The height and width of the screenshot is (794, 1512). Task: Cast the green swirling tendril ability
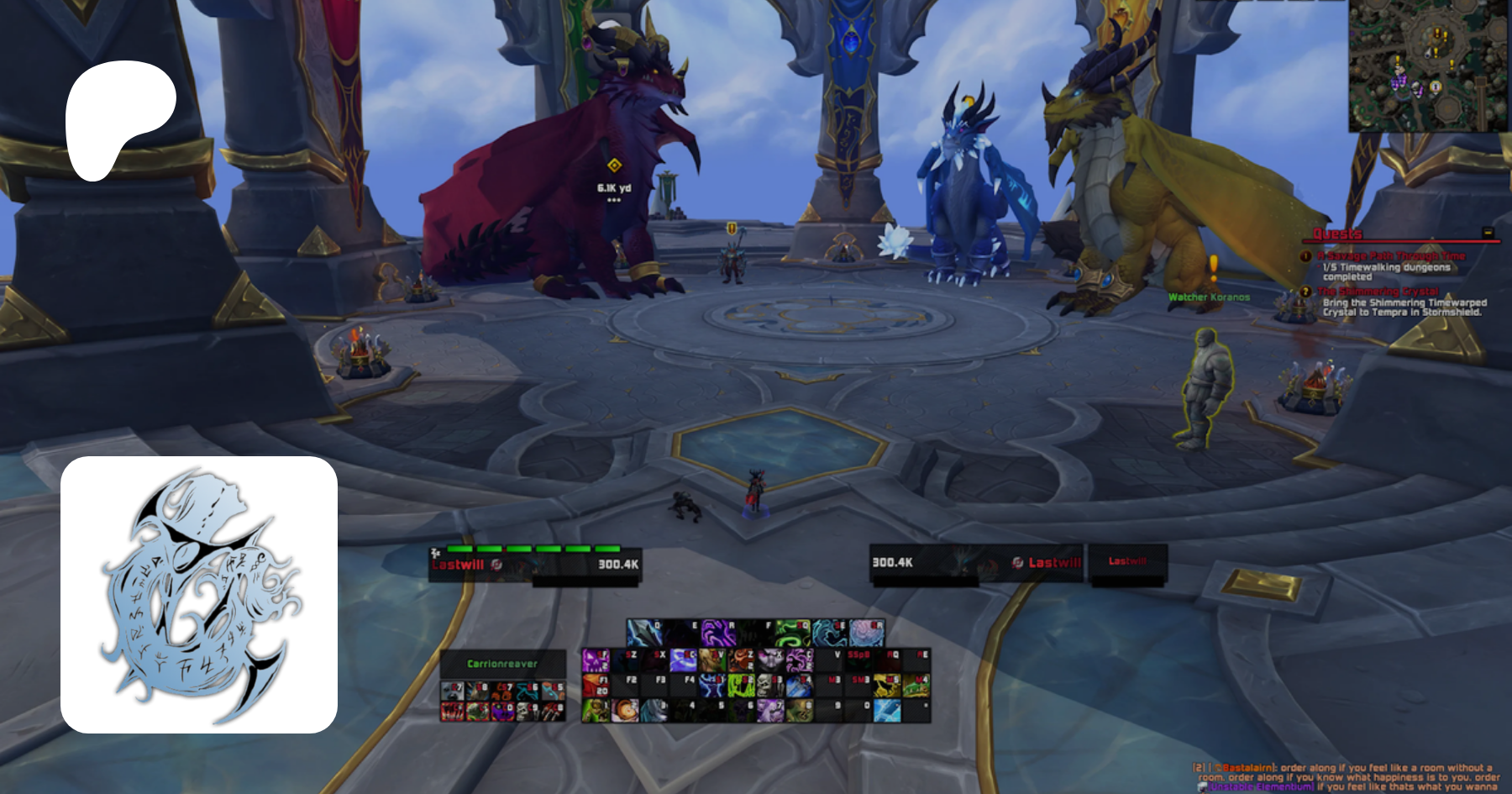792,632
